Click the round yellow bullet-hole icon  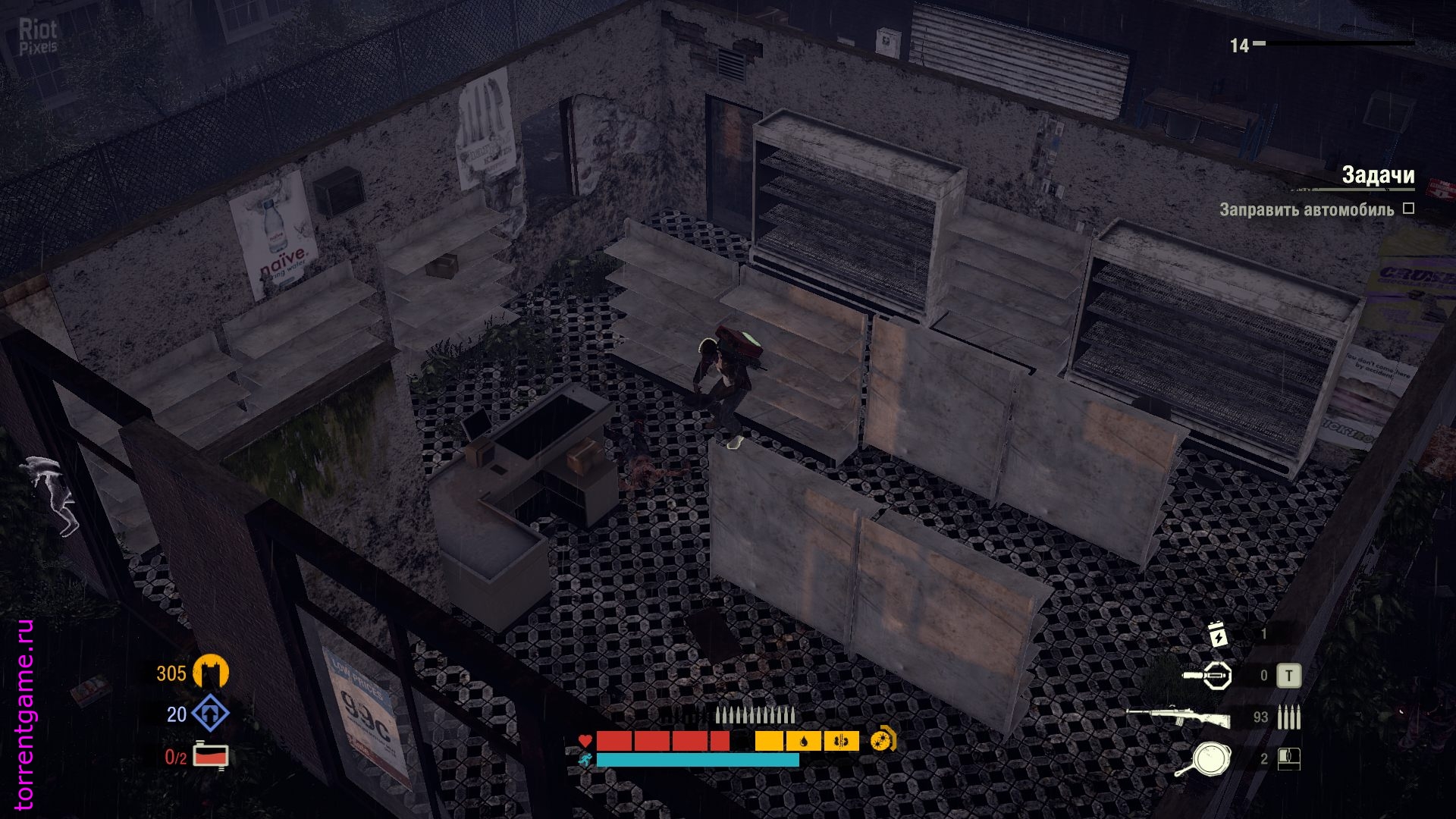(x=883, y=739)
